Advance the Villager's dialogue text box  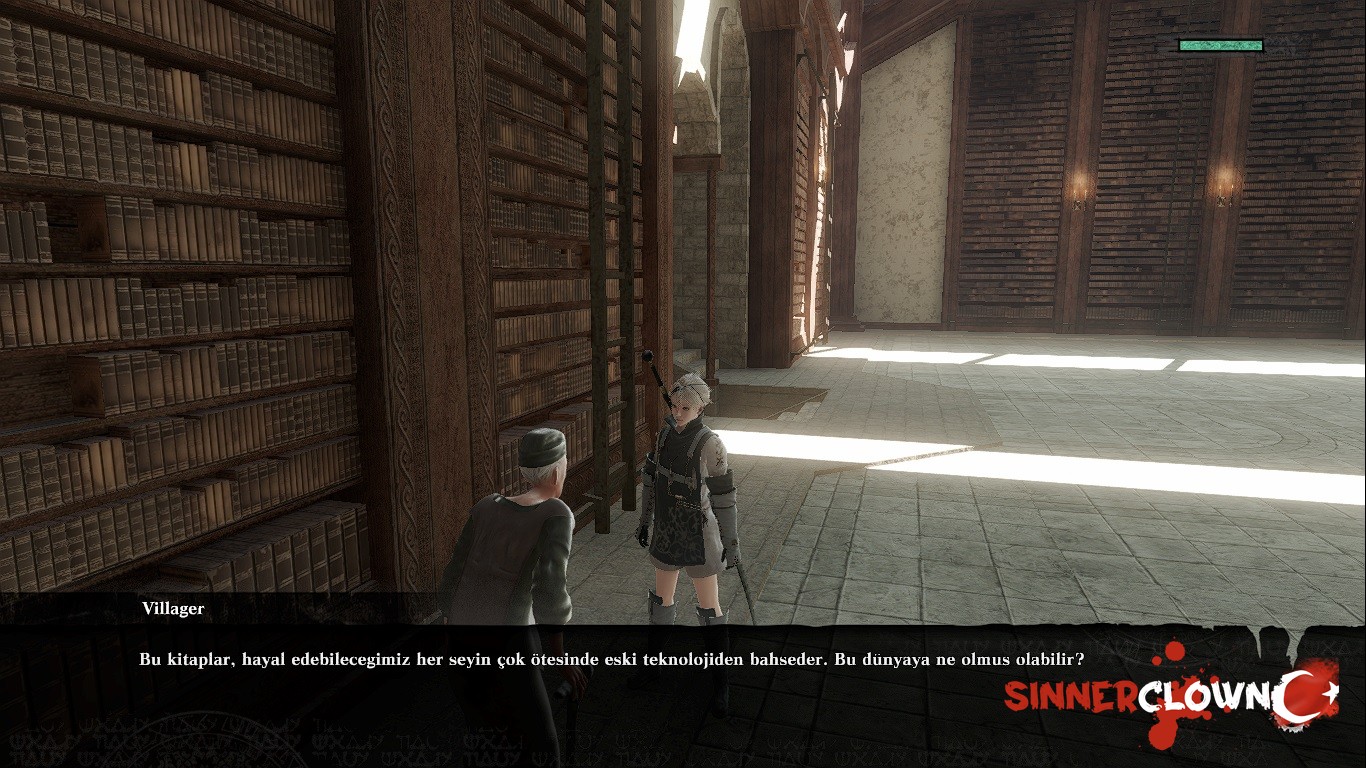(611, 661)
